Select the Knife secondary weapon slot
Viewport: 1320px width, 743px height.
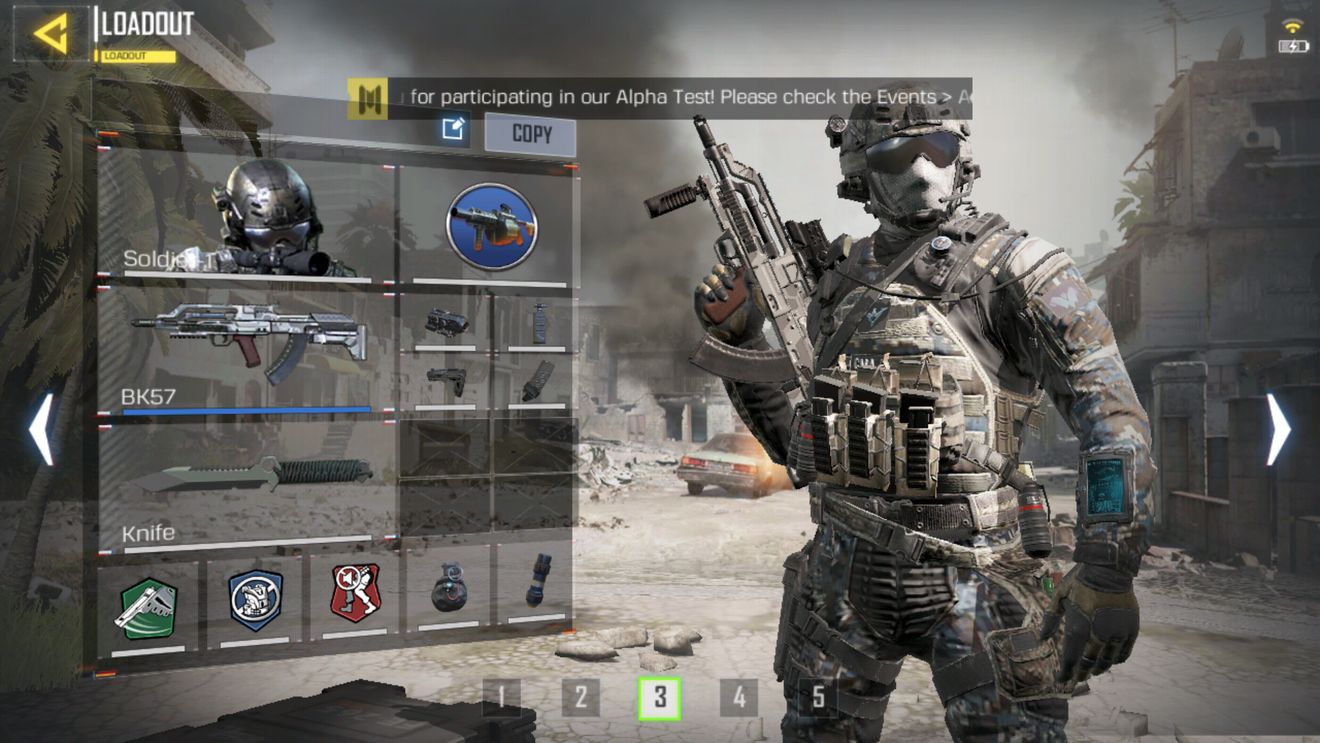[247, 482]
